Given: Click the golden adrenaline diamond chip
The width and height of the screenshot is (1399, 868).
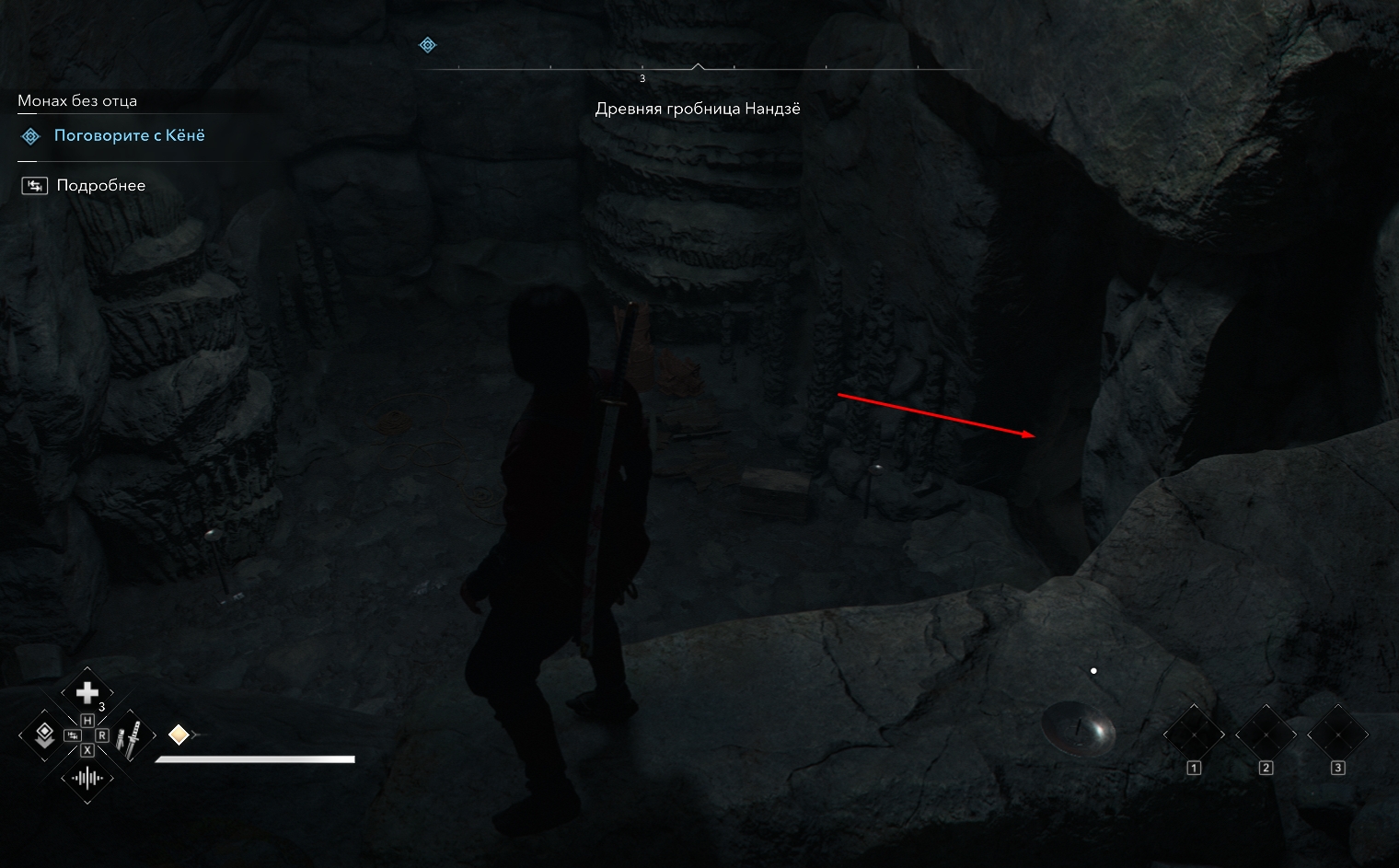Looking at the screenshot, I should [x=179, y=735].
